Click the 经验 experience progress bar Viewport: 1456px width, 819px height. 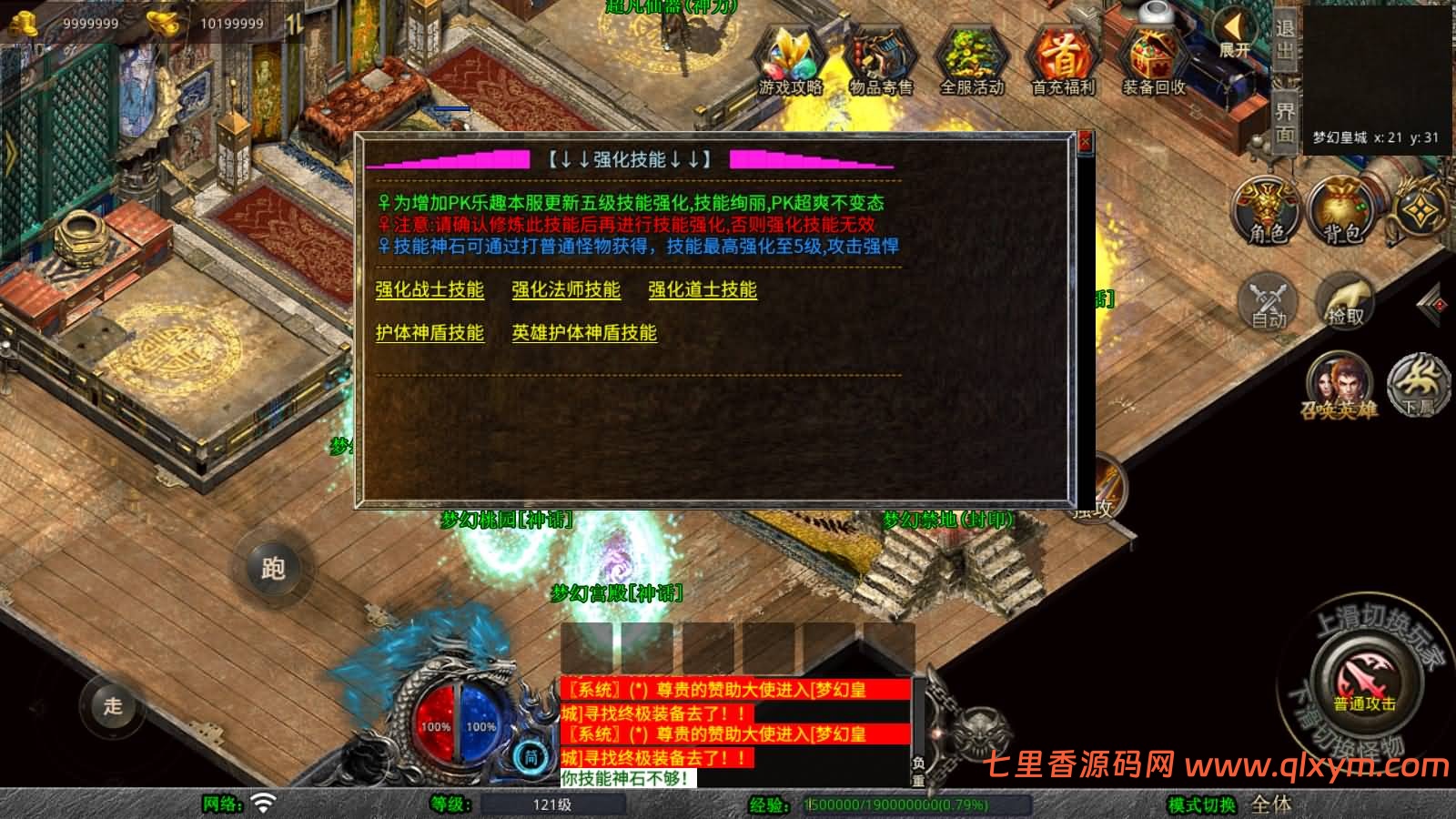tap(896, 804)
